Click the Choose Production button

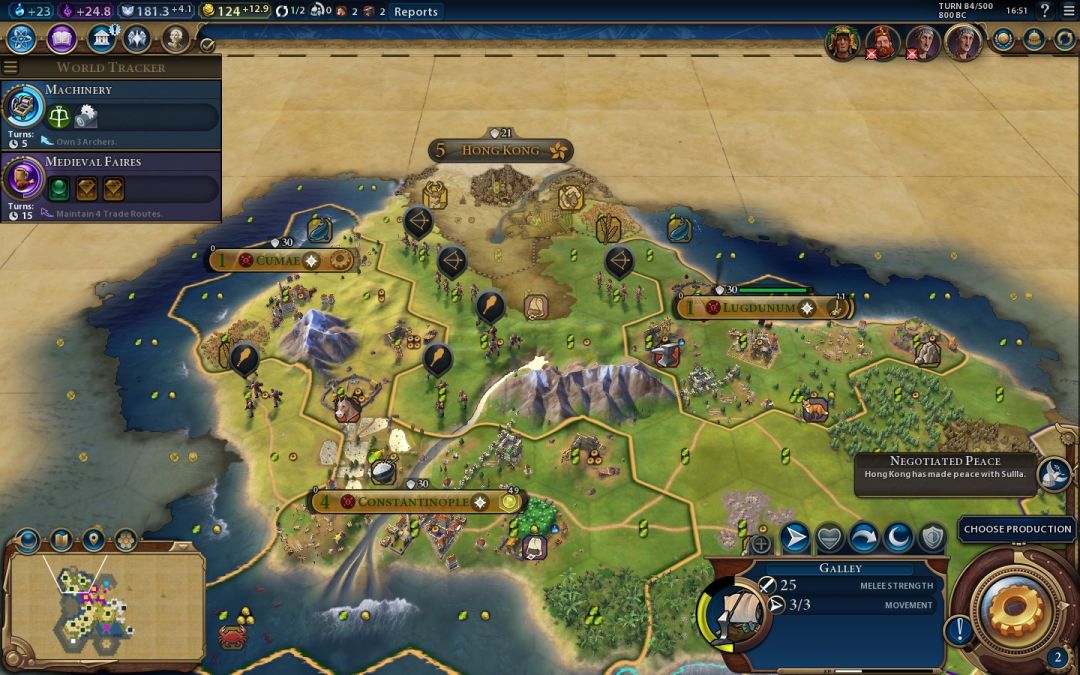tap(1017, 529)
